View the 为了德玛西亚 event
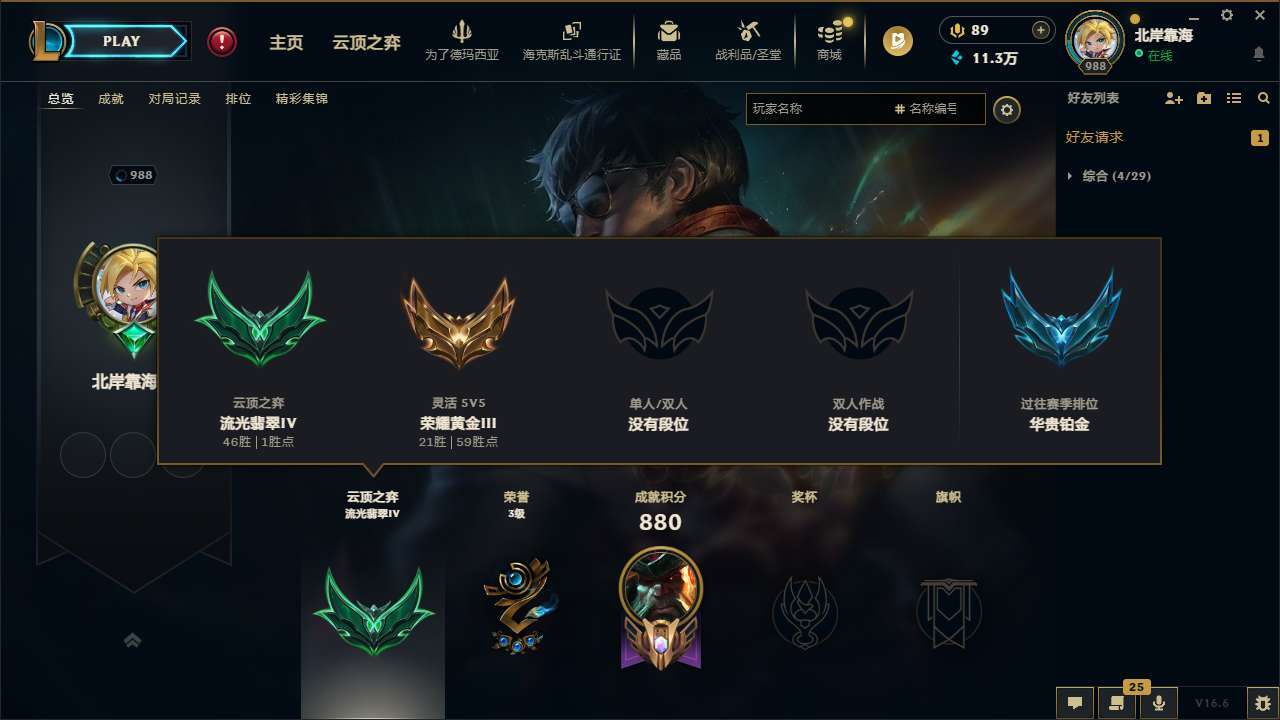This screenshot has height=720, width=1280. point(461,41)
